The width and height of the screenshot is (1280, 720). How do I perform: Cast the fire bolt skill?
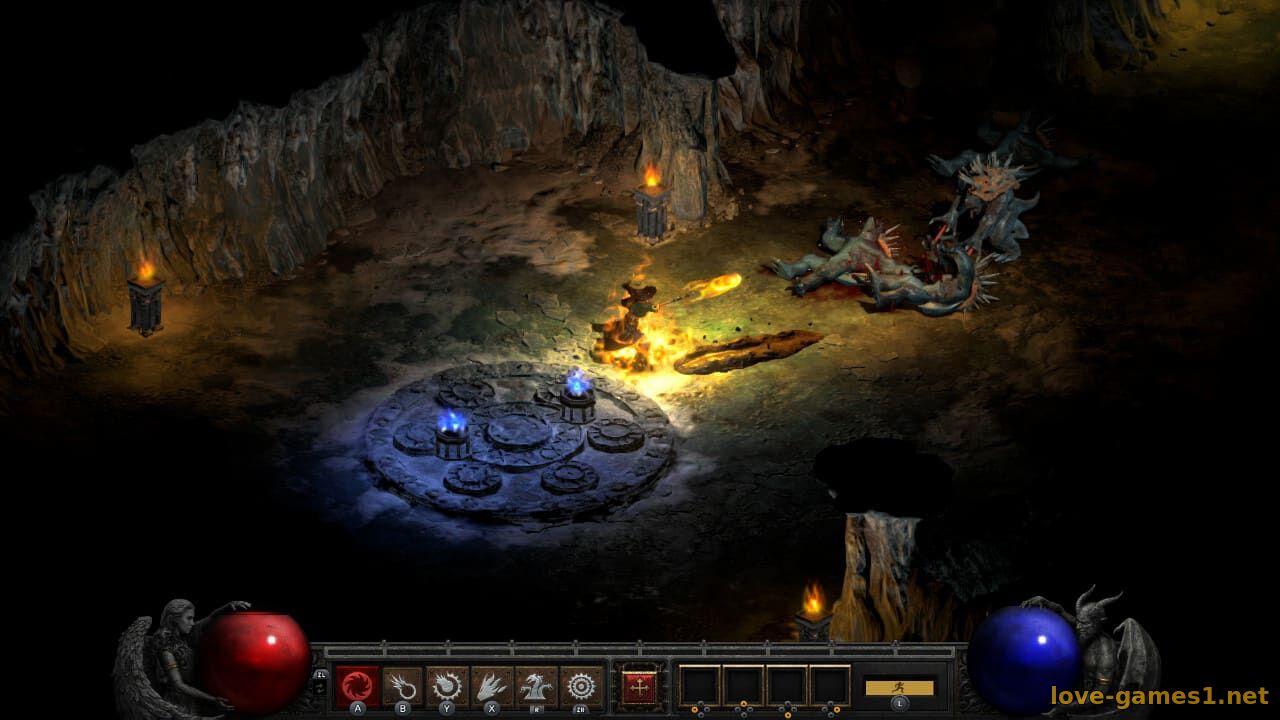coord(402,687)
